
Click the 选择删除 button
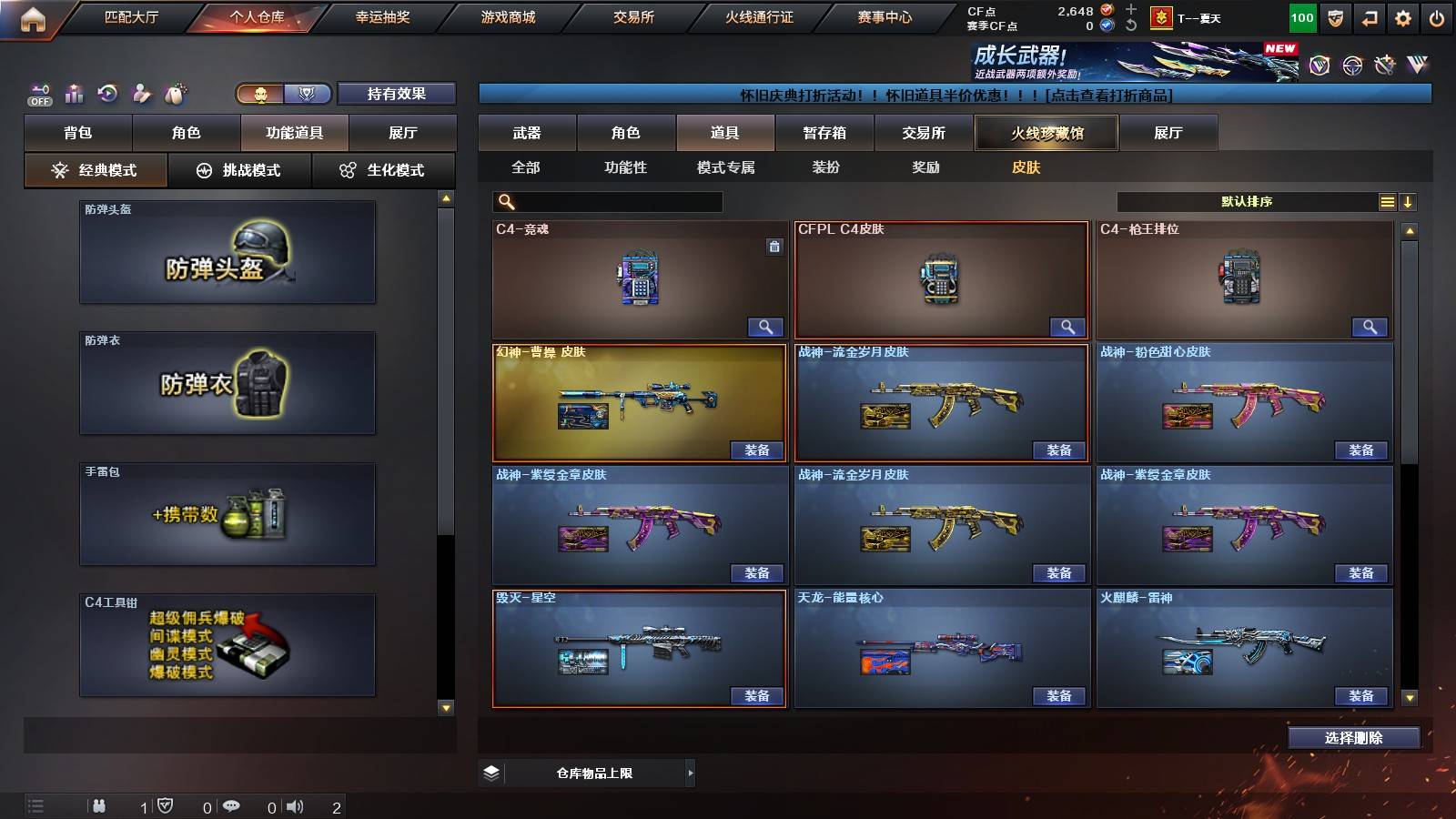(x=1353, y=738)
